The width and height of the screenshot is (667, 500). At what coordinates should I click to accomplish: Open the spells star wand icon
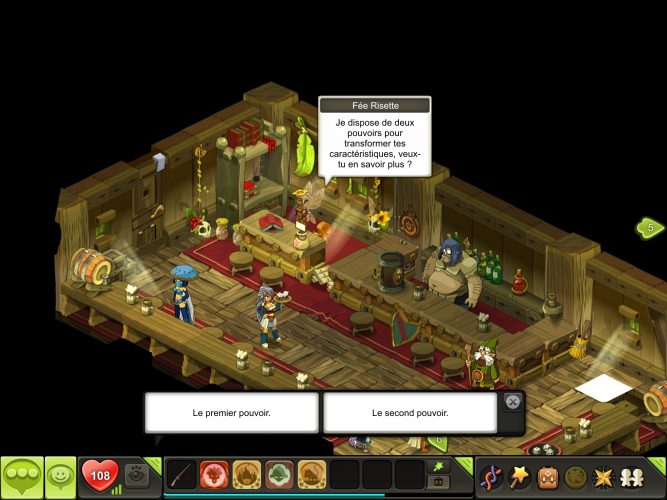tap(519, 476)
